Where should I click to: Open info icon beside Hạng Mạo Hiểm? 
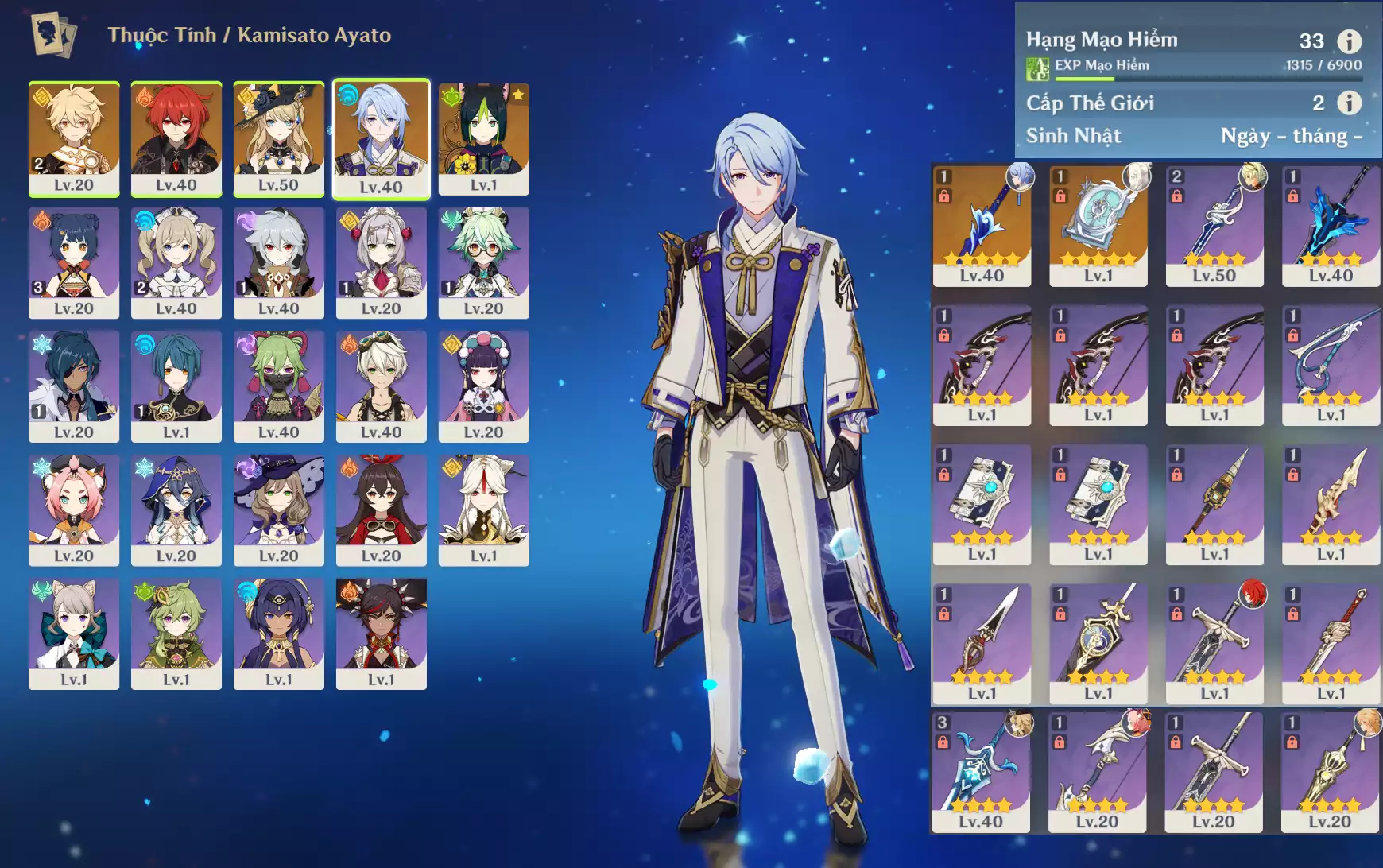pyautogui.click(x=1349, y=41)
